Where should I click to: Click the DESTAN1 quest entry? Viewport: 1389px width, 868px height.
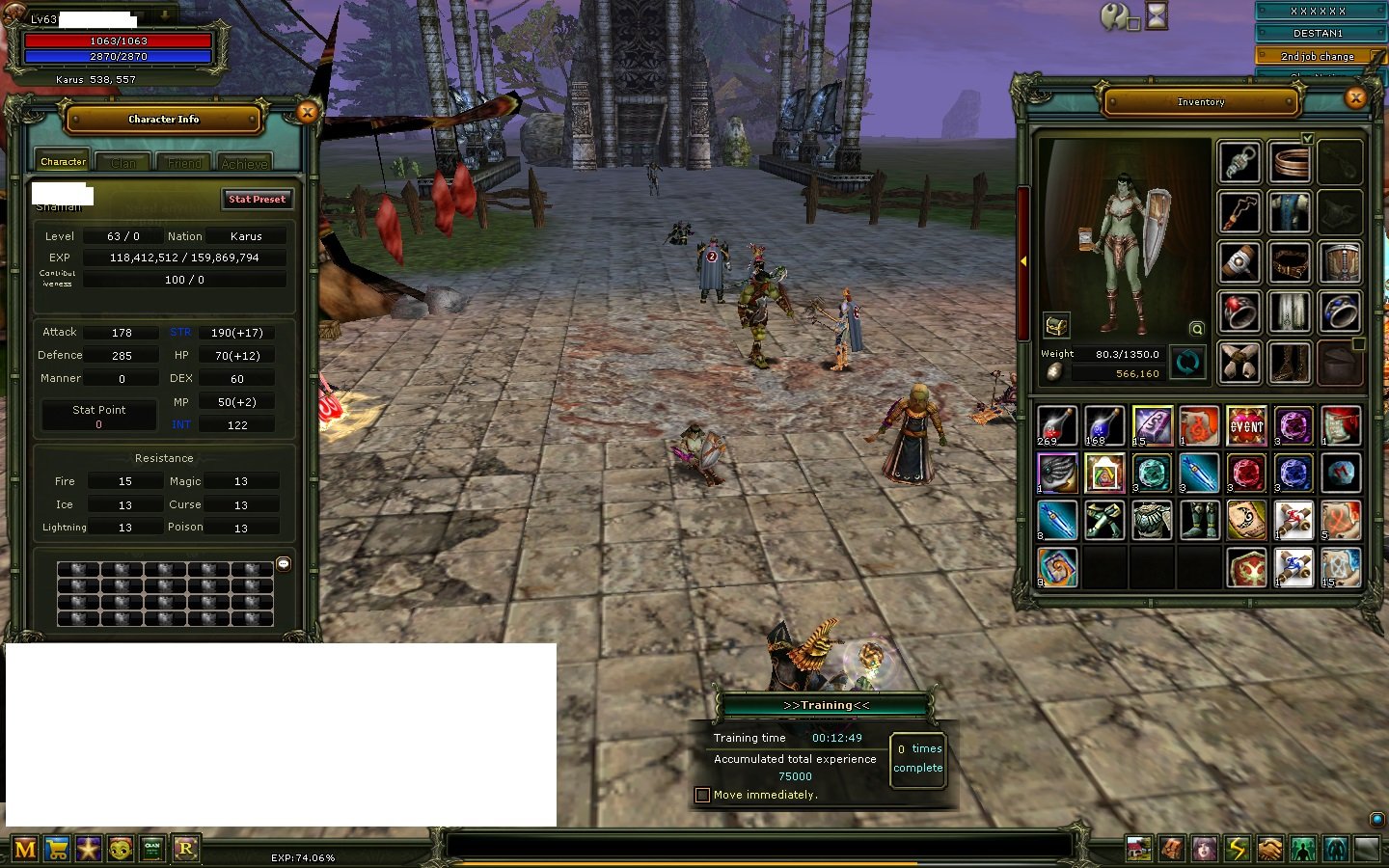pyautogui.click(x=1318, y=33)
